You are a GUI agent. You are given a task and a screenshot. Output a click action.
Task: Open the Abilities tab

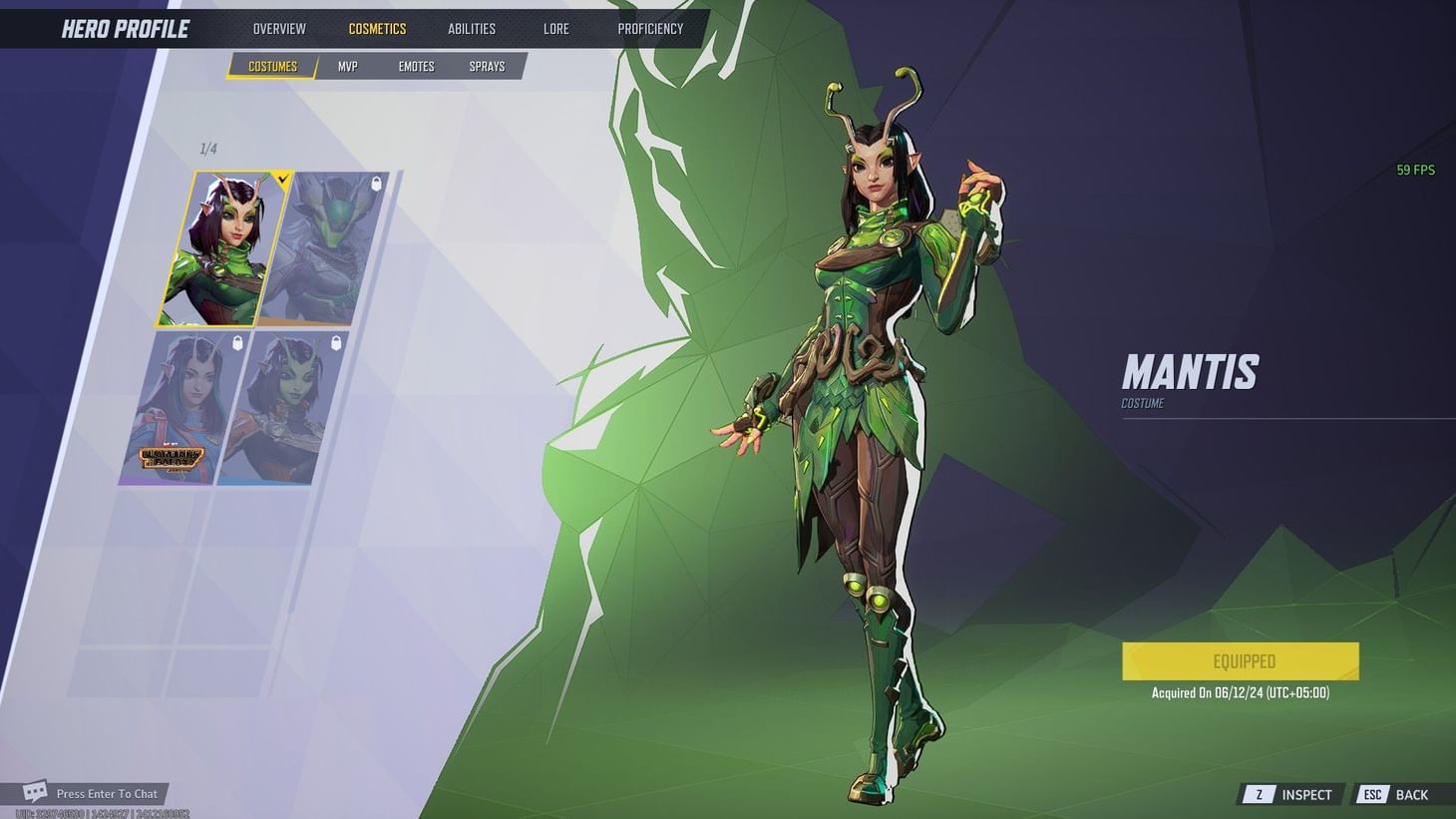(x=470, y=28)
